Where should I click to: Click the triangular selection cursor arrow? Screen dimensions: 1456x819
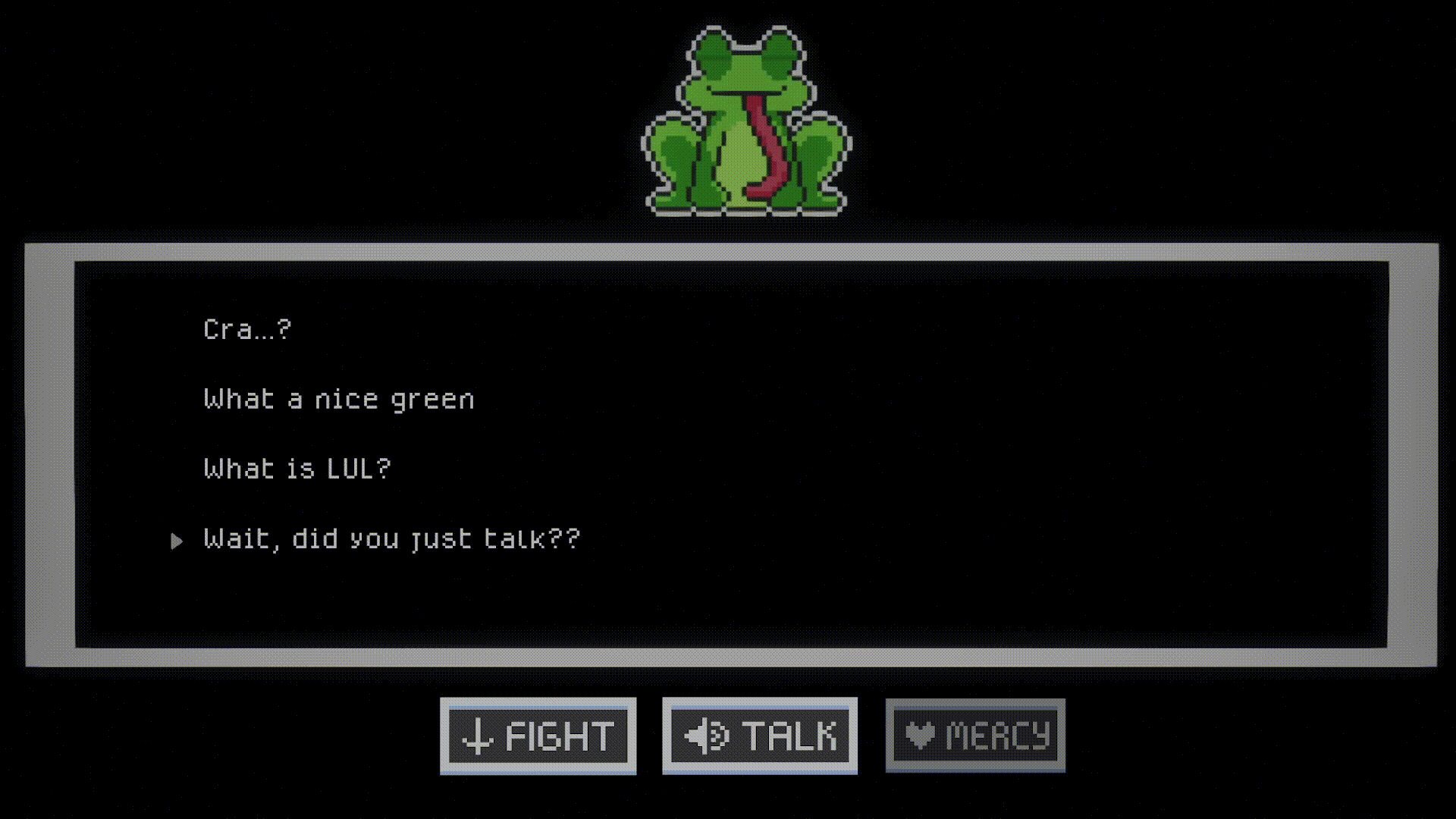coord(177,540)
